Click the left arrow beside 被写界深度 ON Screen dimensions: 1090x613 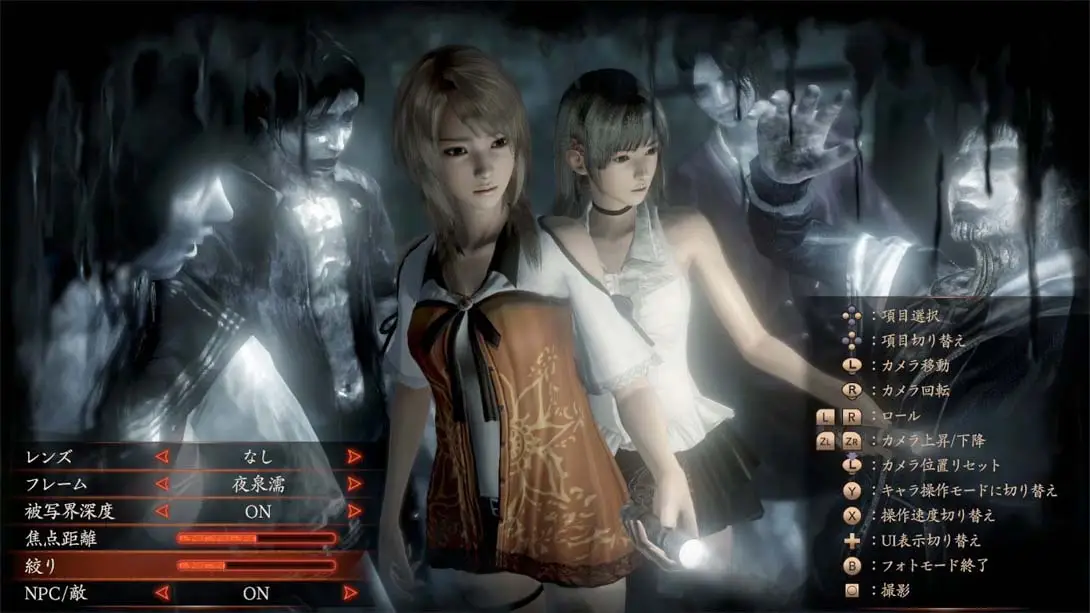point(161,511)
